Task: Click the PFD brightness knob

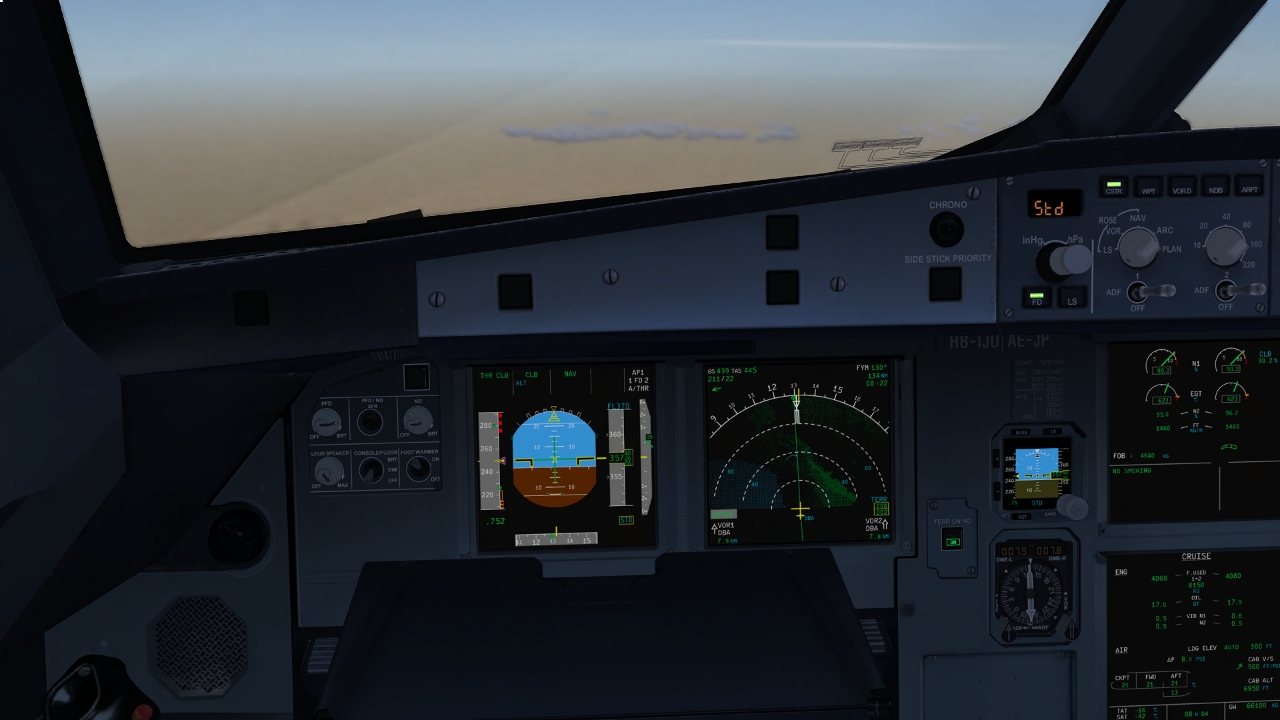Action: pyautogui.click(x=326, y=421)
